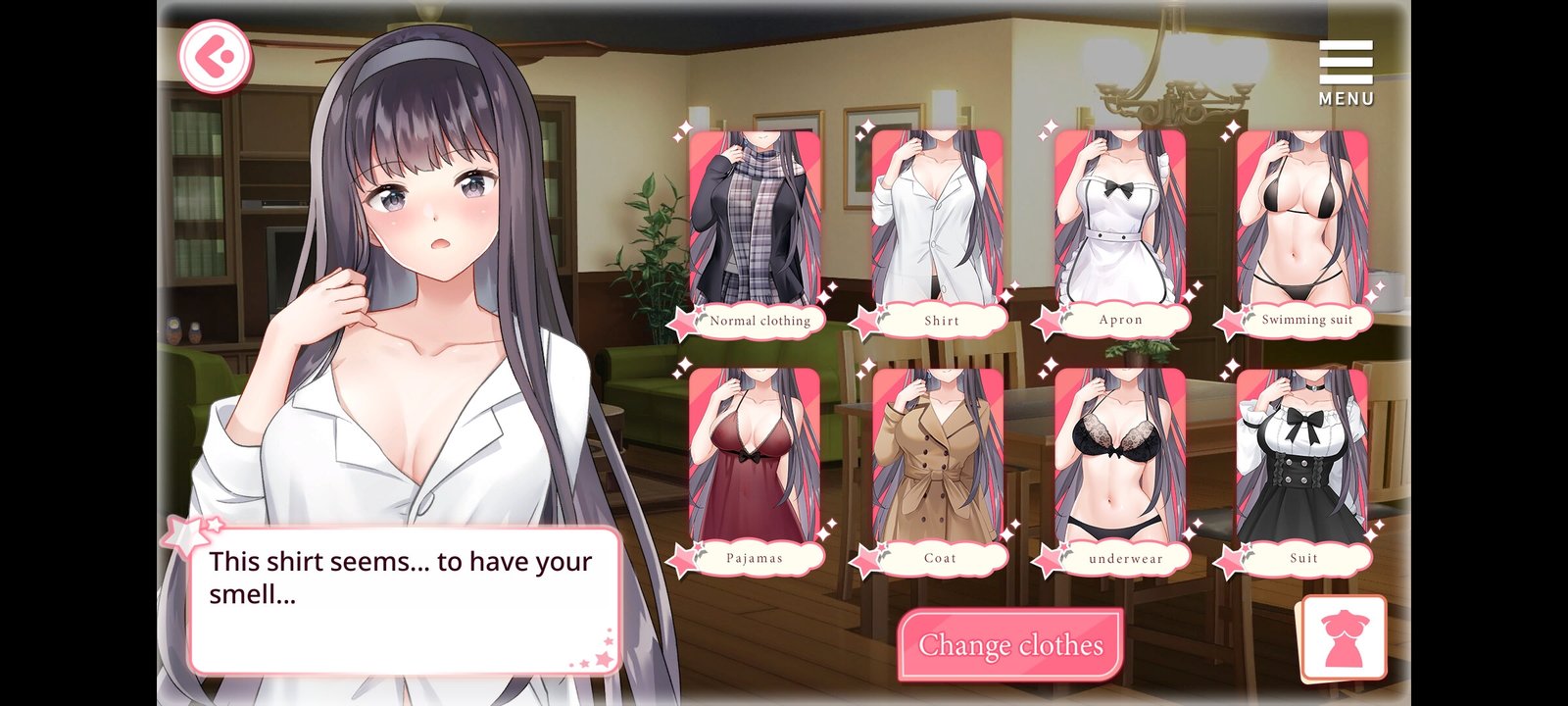
Task: Pick the Apron outfit card
Action: click(1120, 230)
